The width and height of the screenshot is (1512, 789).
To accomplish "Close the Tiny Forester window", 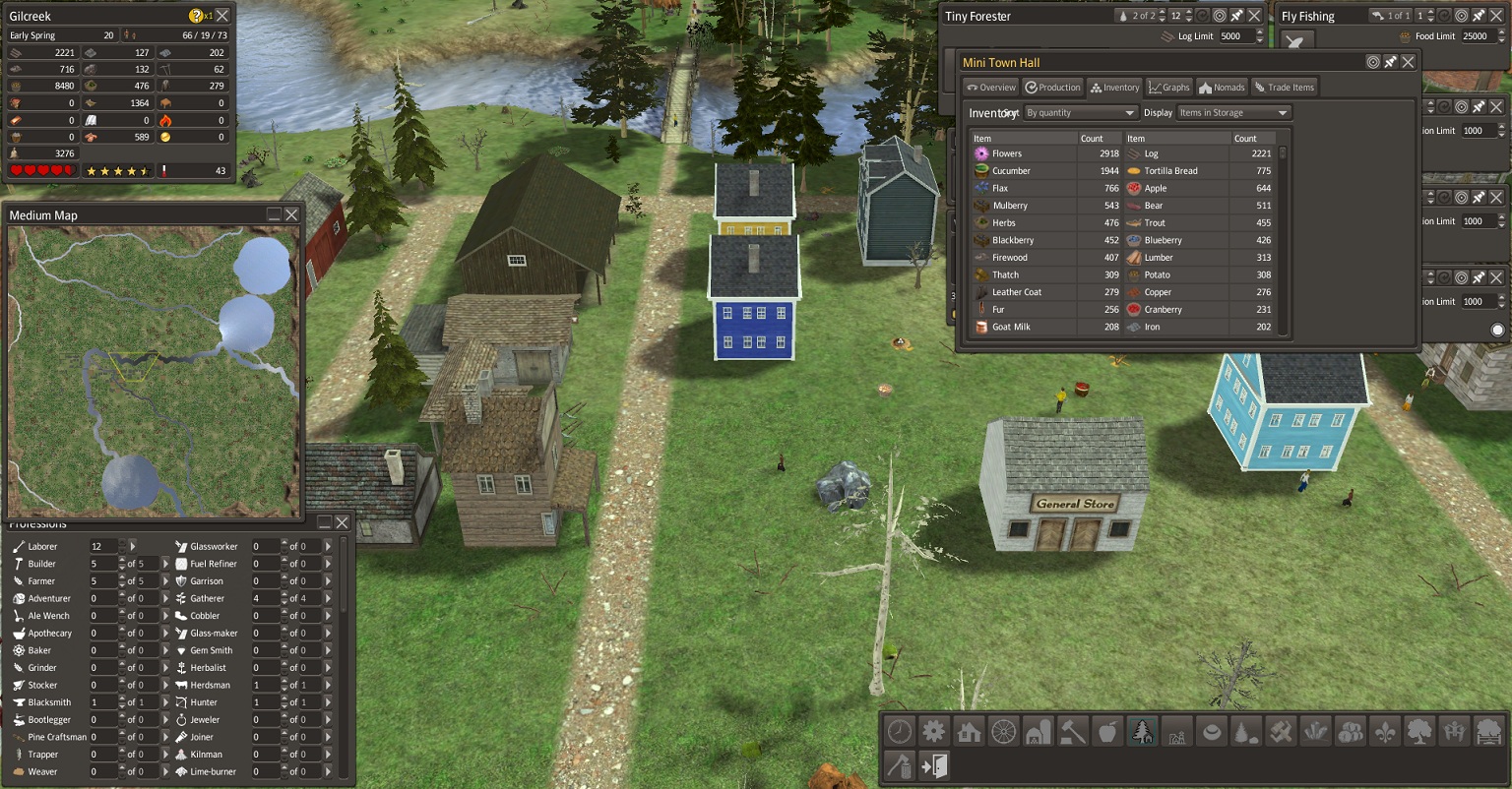I will (1254, 16).
